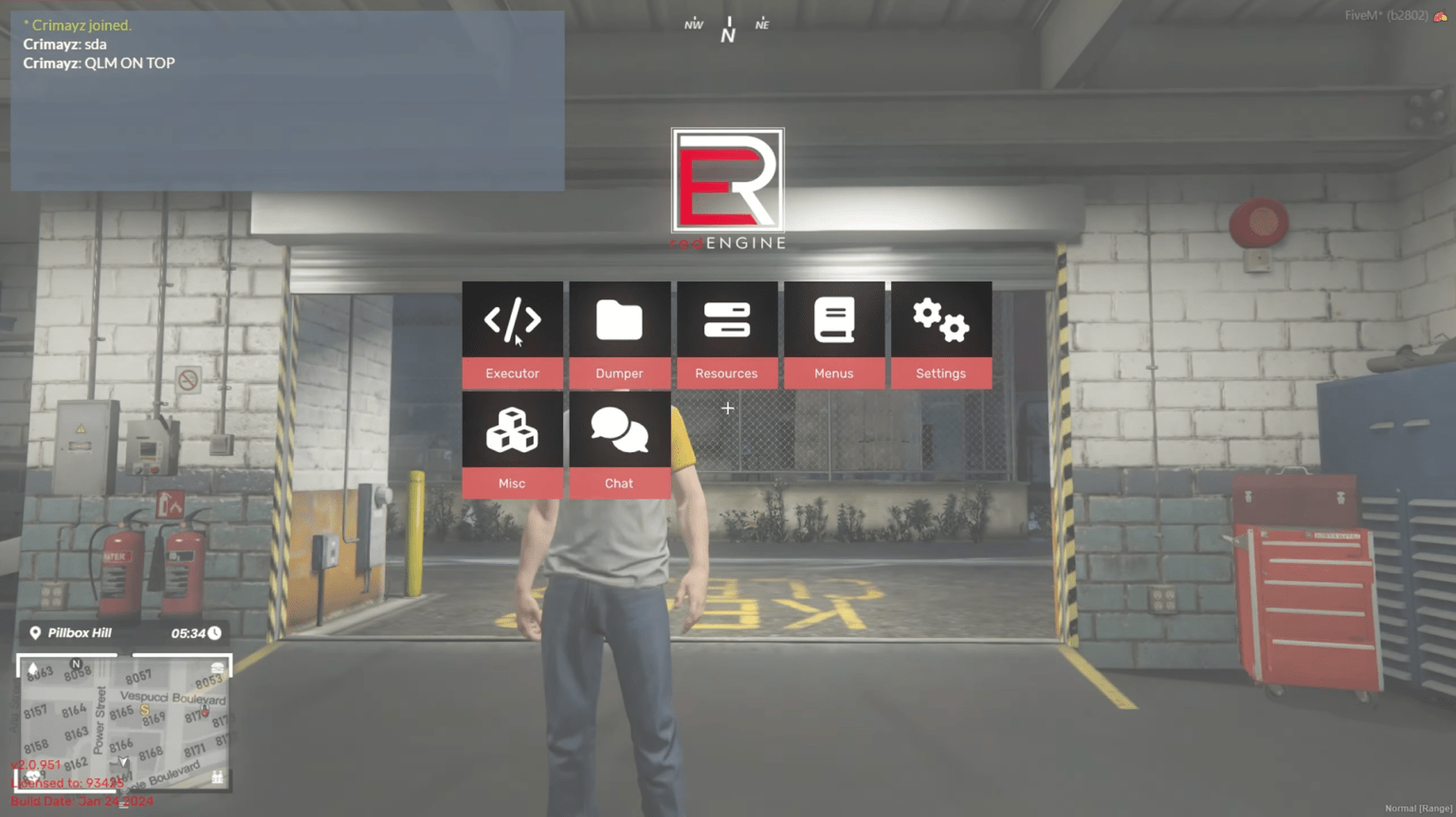The width and height of the screenshot is (1456, 817).
Task: Click the QLM ON TOP chat message
Action: point(100,63)
